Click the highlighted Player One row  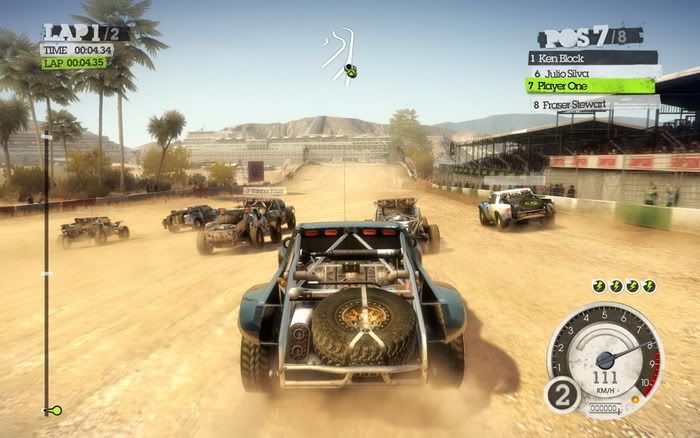[x=591, y=86]
